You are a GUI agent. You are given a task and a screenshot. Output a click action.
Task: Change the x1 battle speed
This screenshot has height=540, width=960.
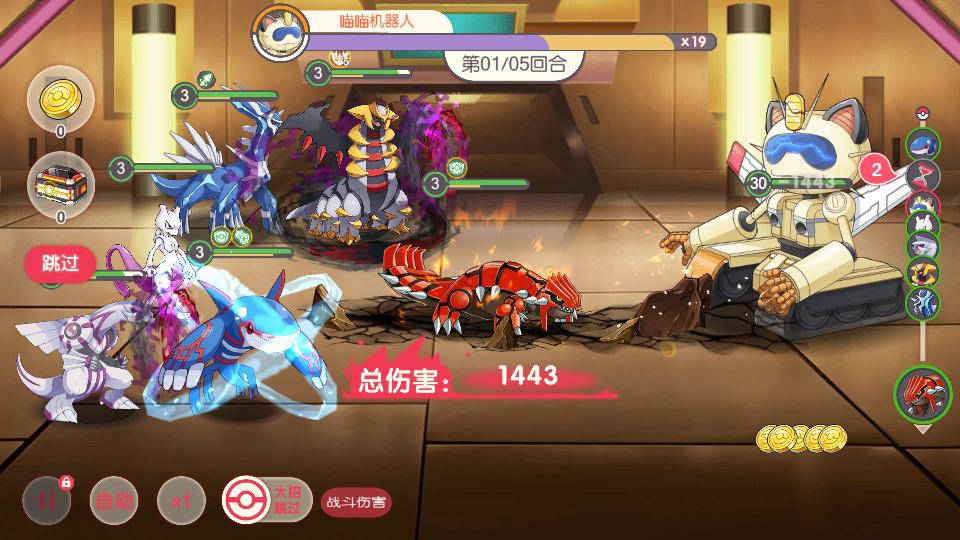[181, 502]
